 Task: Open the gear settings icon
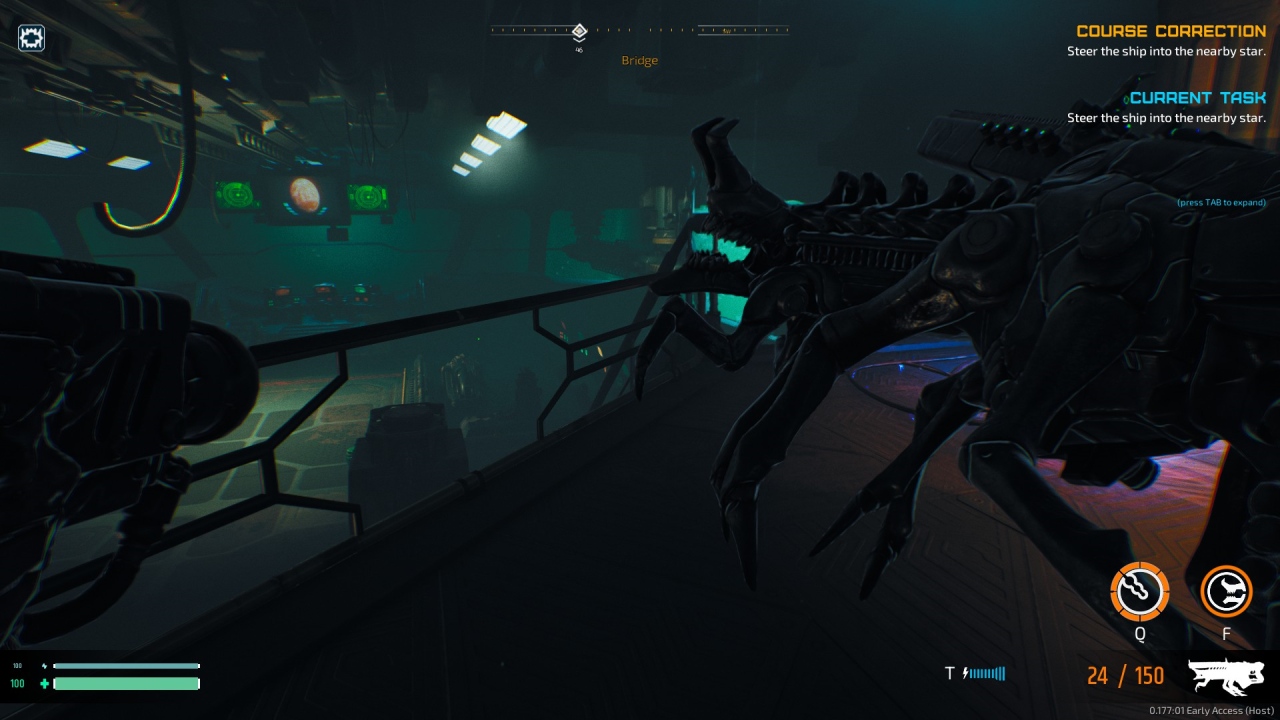pyautogui.click(x=31, y=38)
